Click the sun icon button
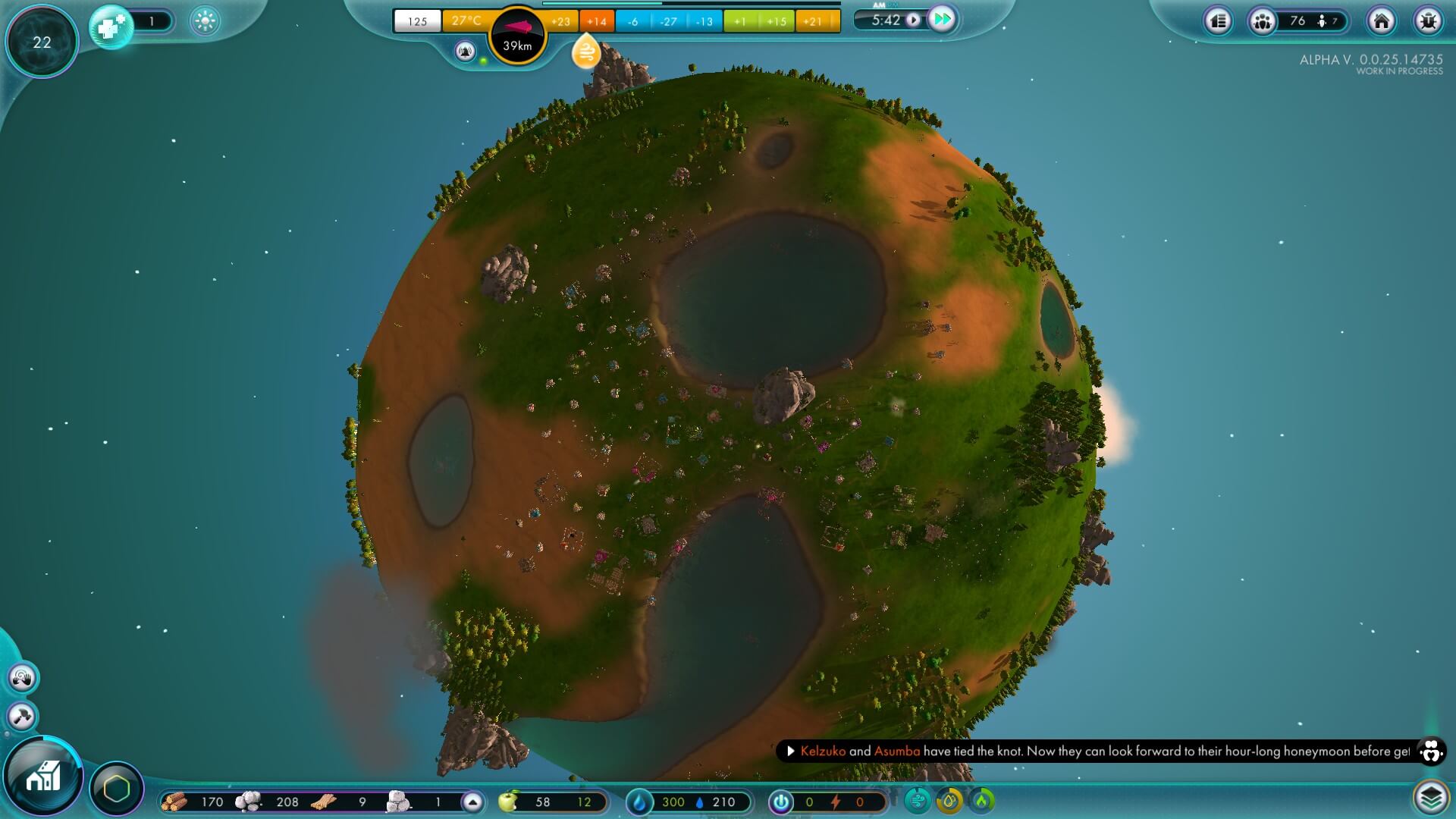Screen dimensions: 1456x819 coord(205,21)
